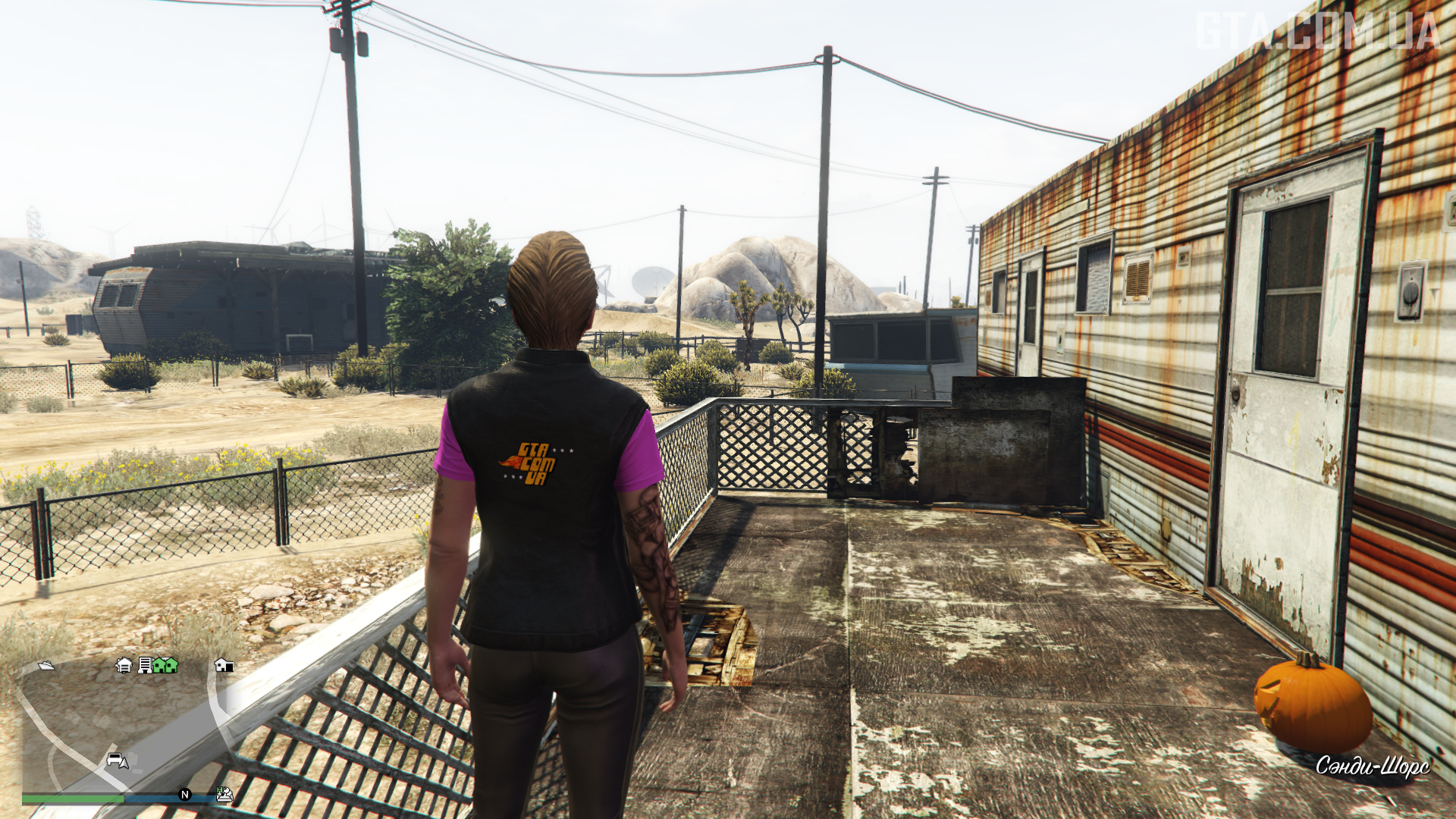Click the office tower blip on the minimap
1456x819 pixels.
[x=144, y=665]
